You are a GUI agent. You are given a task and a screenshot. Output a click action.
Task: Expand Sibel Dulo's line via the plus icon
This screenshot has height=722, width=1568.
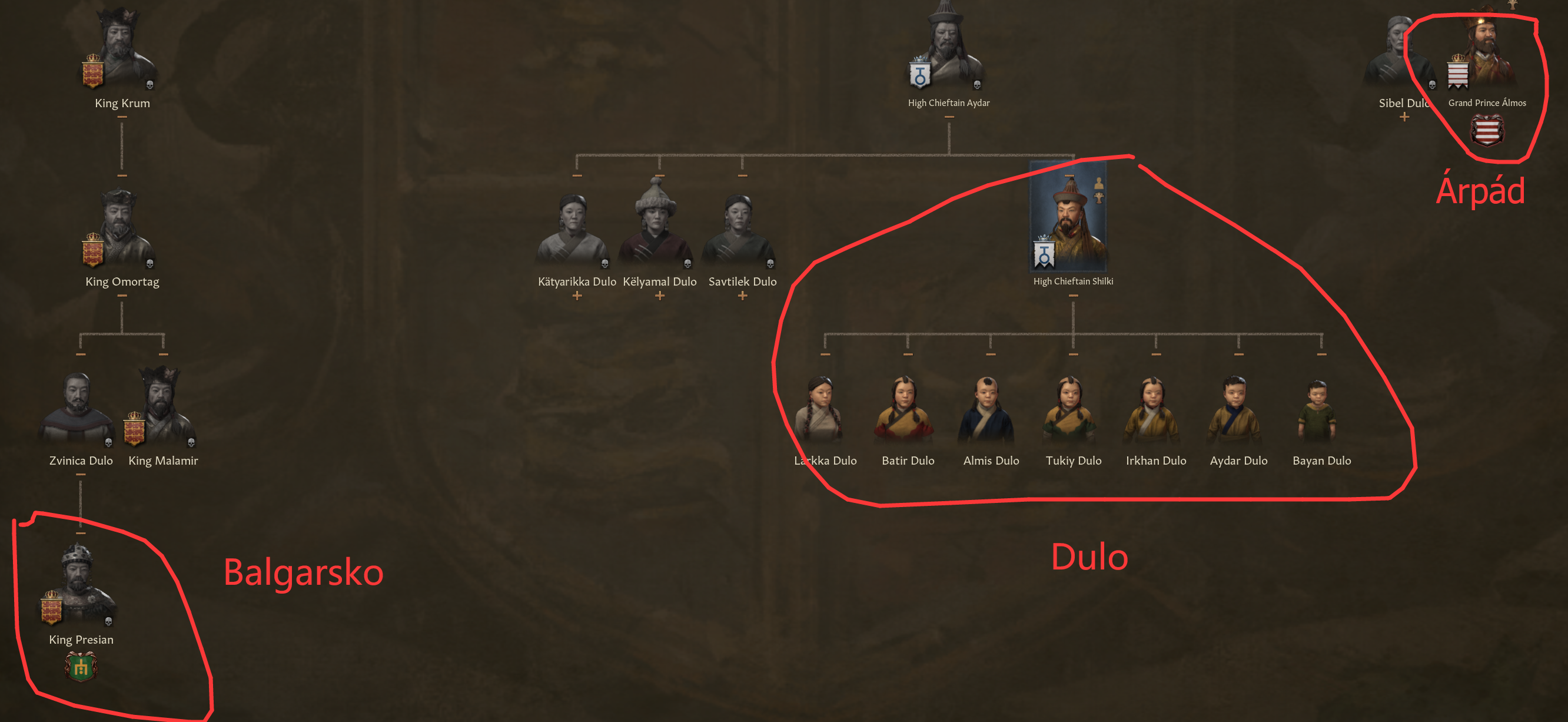pos(1405,117)
